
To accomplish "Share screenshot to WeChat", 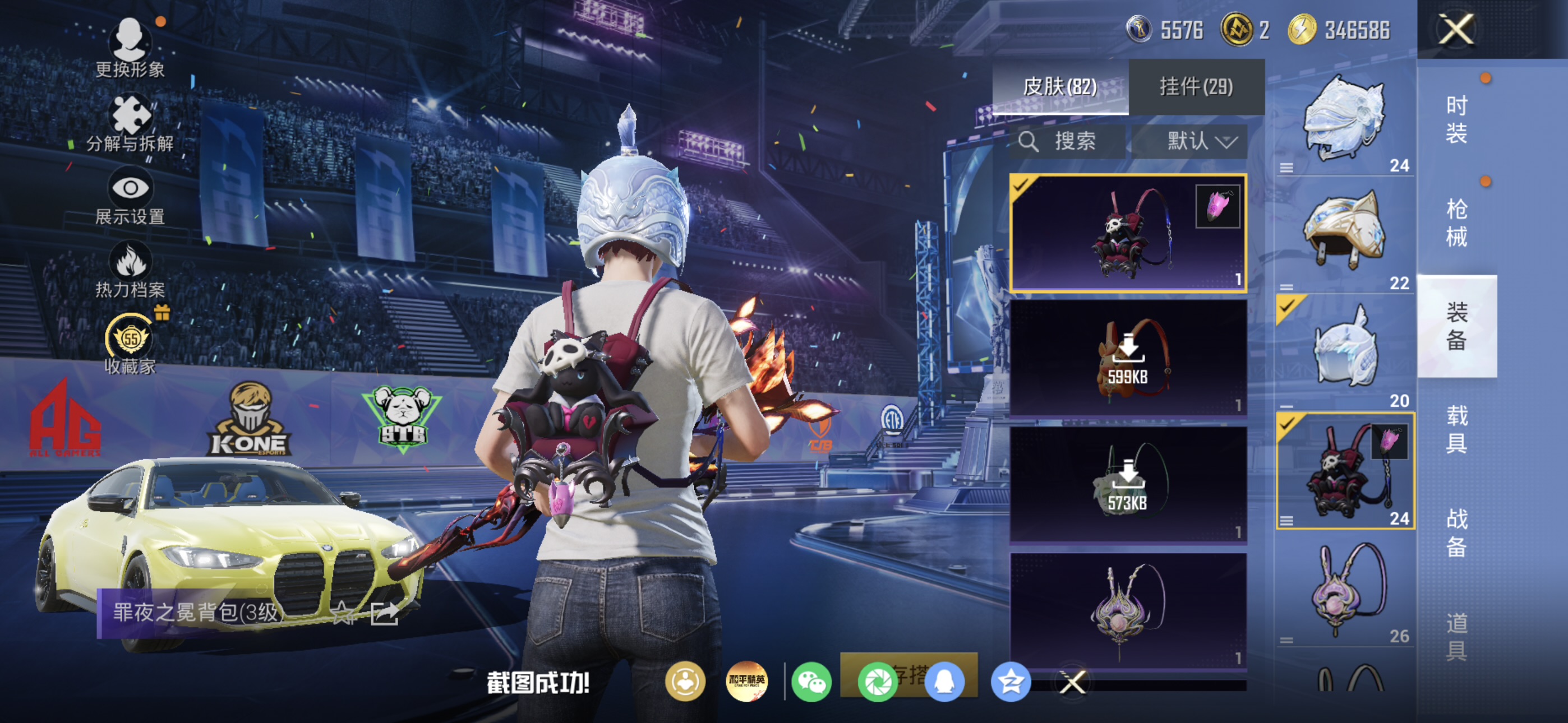I will click(811, 682).
